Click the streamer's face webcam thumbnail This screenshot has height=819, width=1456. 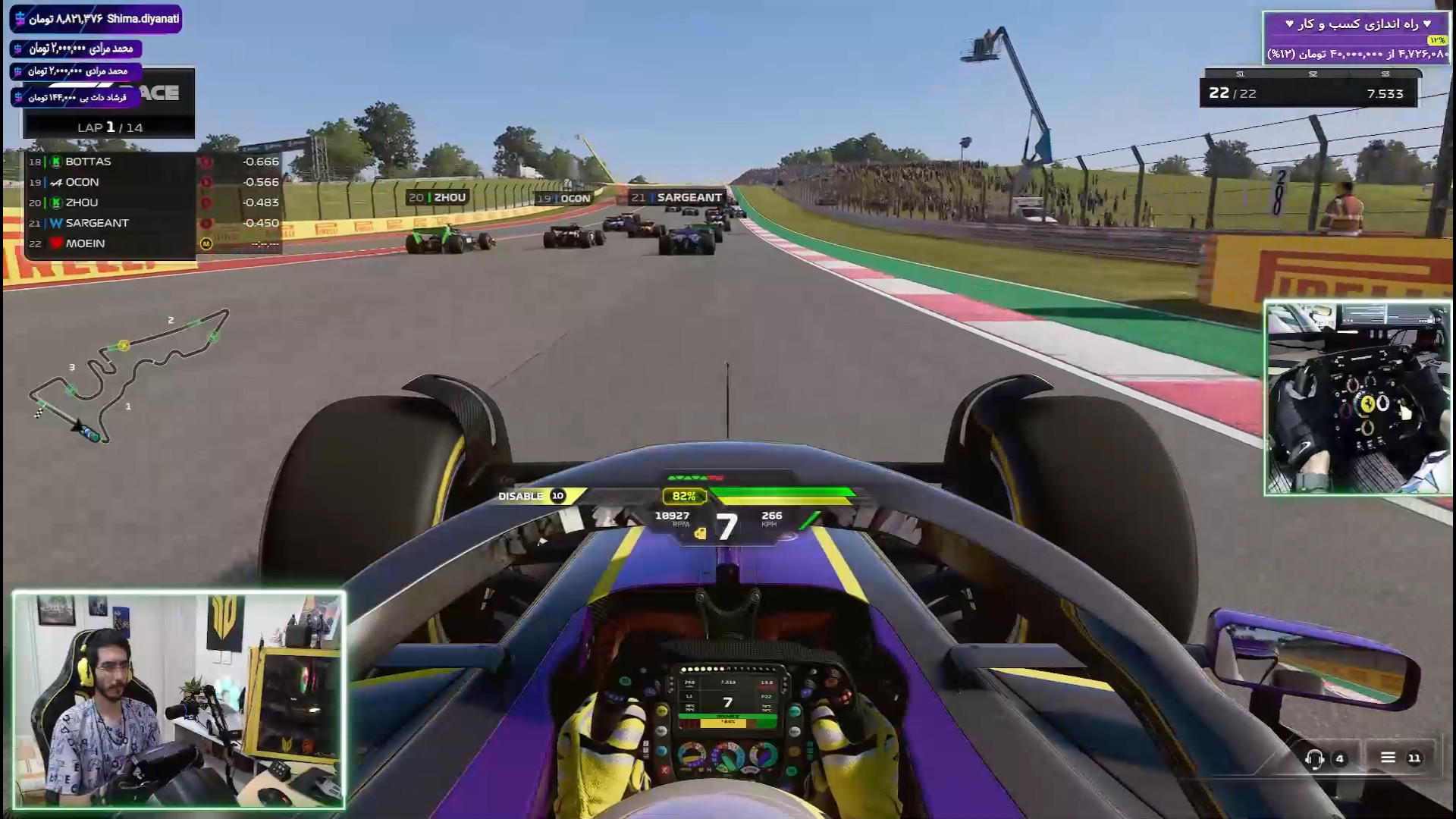point(179,700)
